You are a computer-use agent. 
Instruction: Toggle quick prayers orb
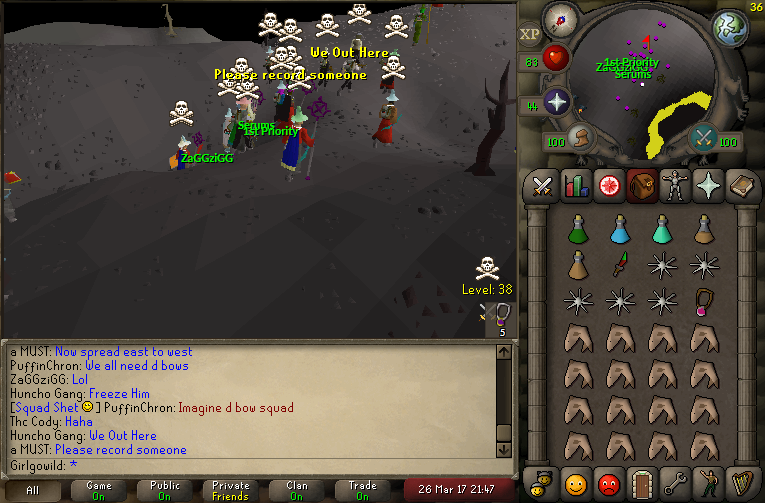pyautogui.click(x=556, y=102)
